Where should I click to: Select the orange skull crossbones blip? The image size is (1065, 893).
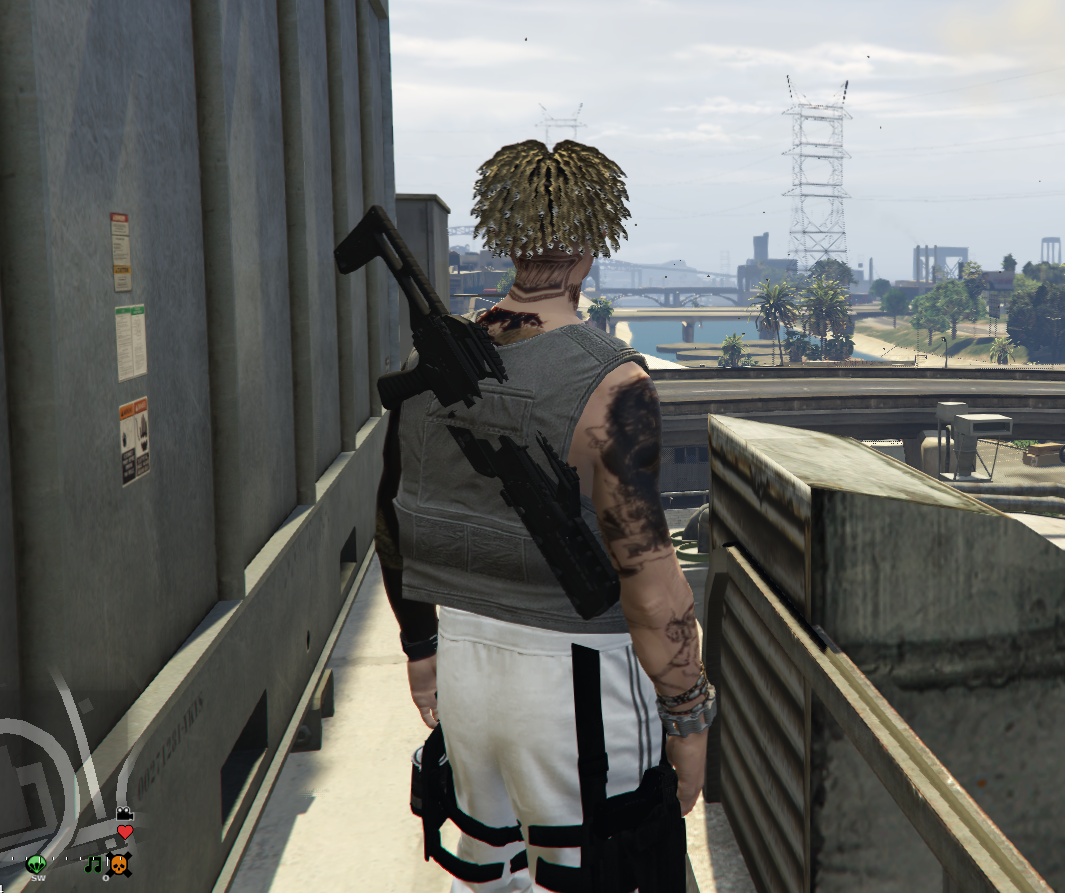(119, 863)
